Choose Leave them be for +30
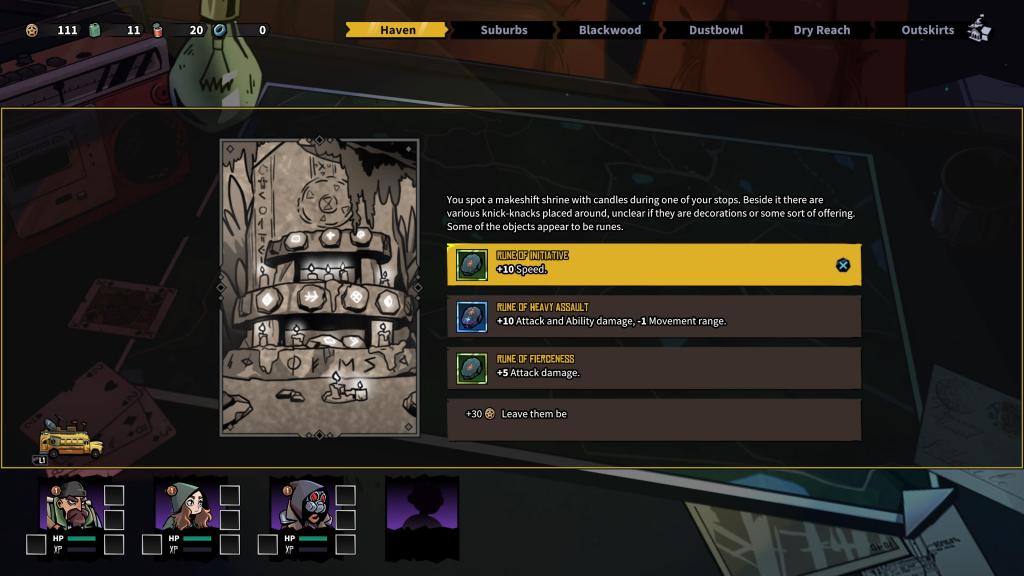This screenshot has width=1024, height=576. [653, 414]
